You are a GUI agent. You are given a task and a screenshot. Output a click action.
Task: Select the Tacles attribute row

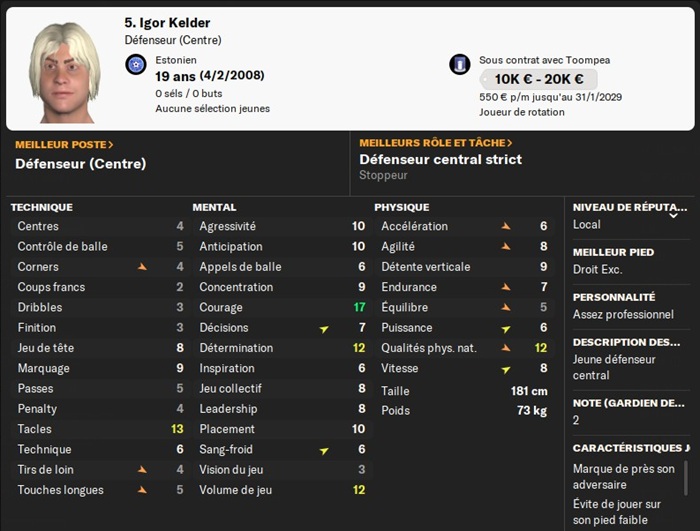[x=100, y=429]
